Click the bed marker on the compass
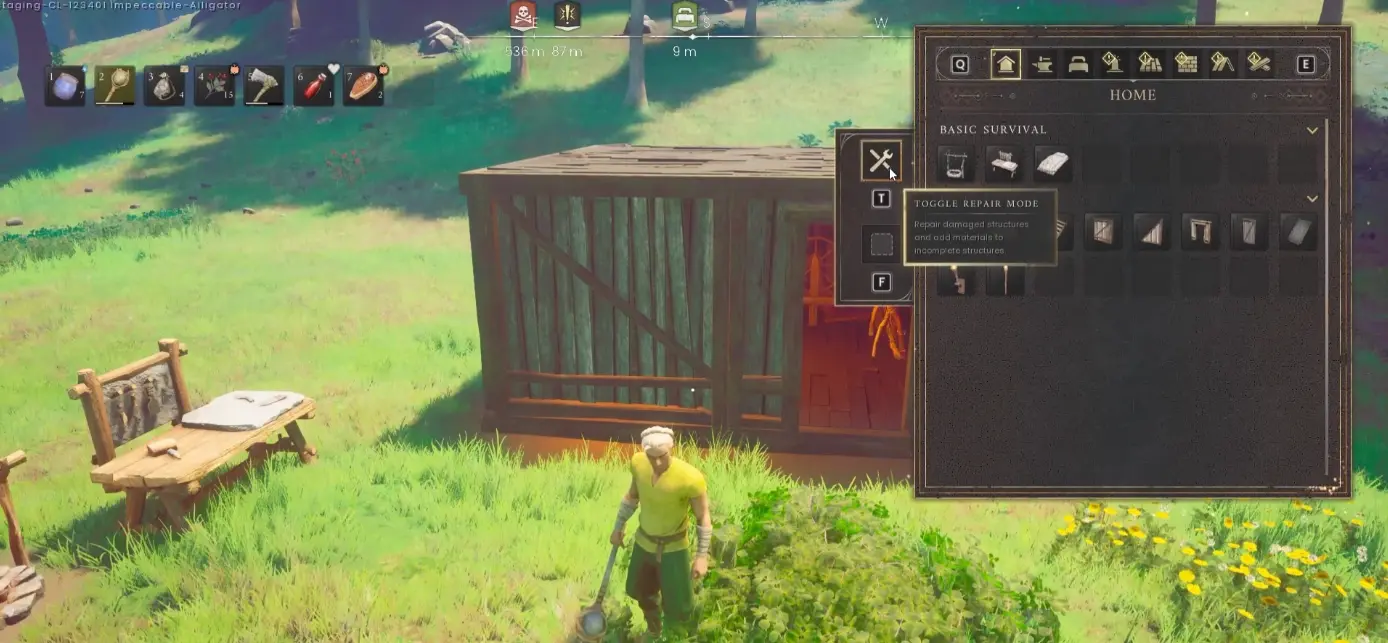The image size is (1388, 643). click(x=685, y=16)
